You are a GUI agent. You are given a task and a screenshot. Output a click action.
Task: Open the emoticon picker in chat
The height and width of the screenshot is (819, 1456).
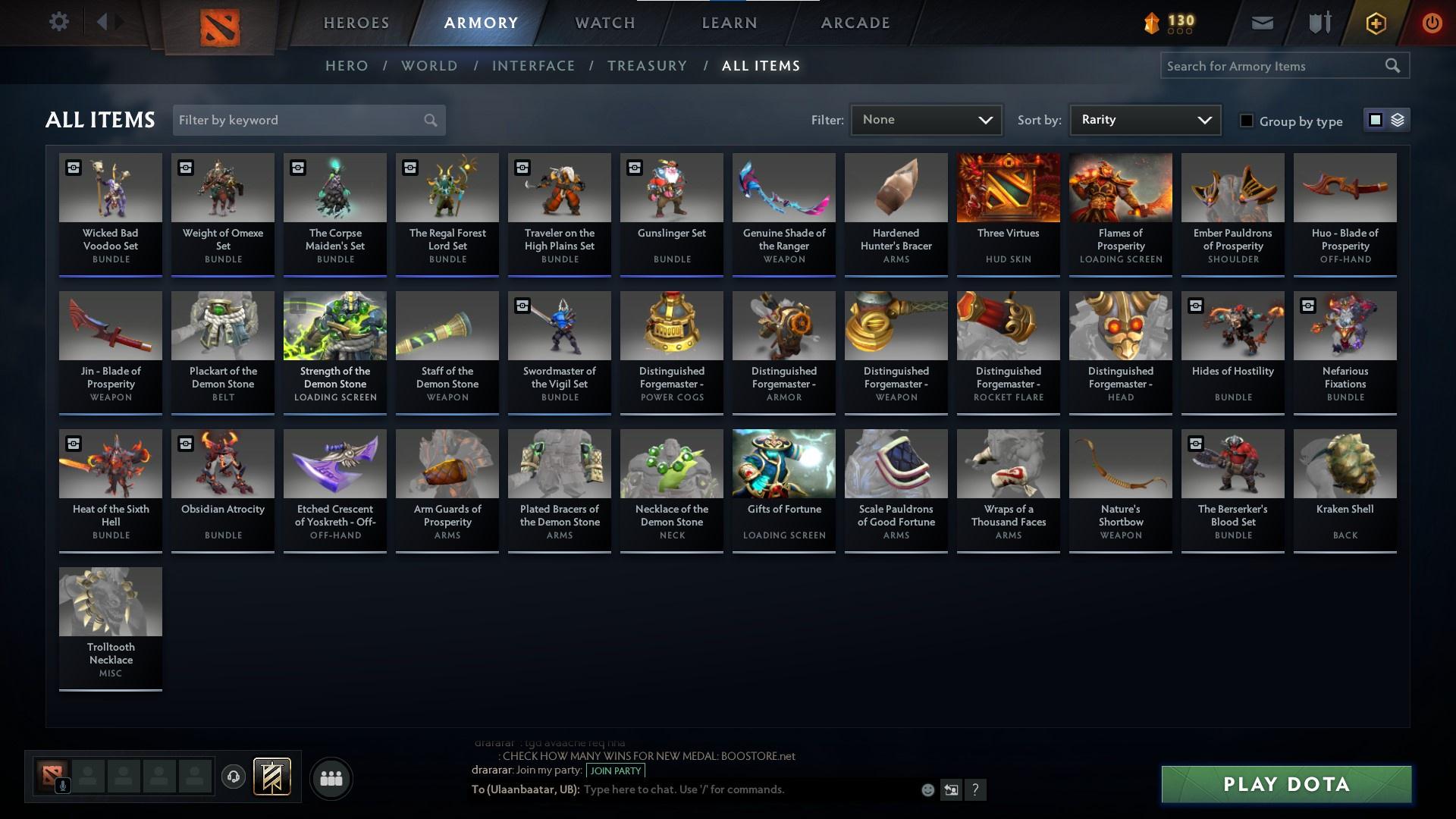click(927, 789)
